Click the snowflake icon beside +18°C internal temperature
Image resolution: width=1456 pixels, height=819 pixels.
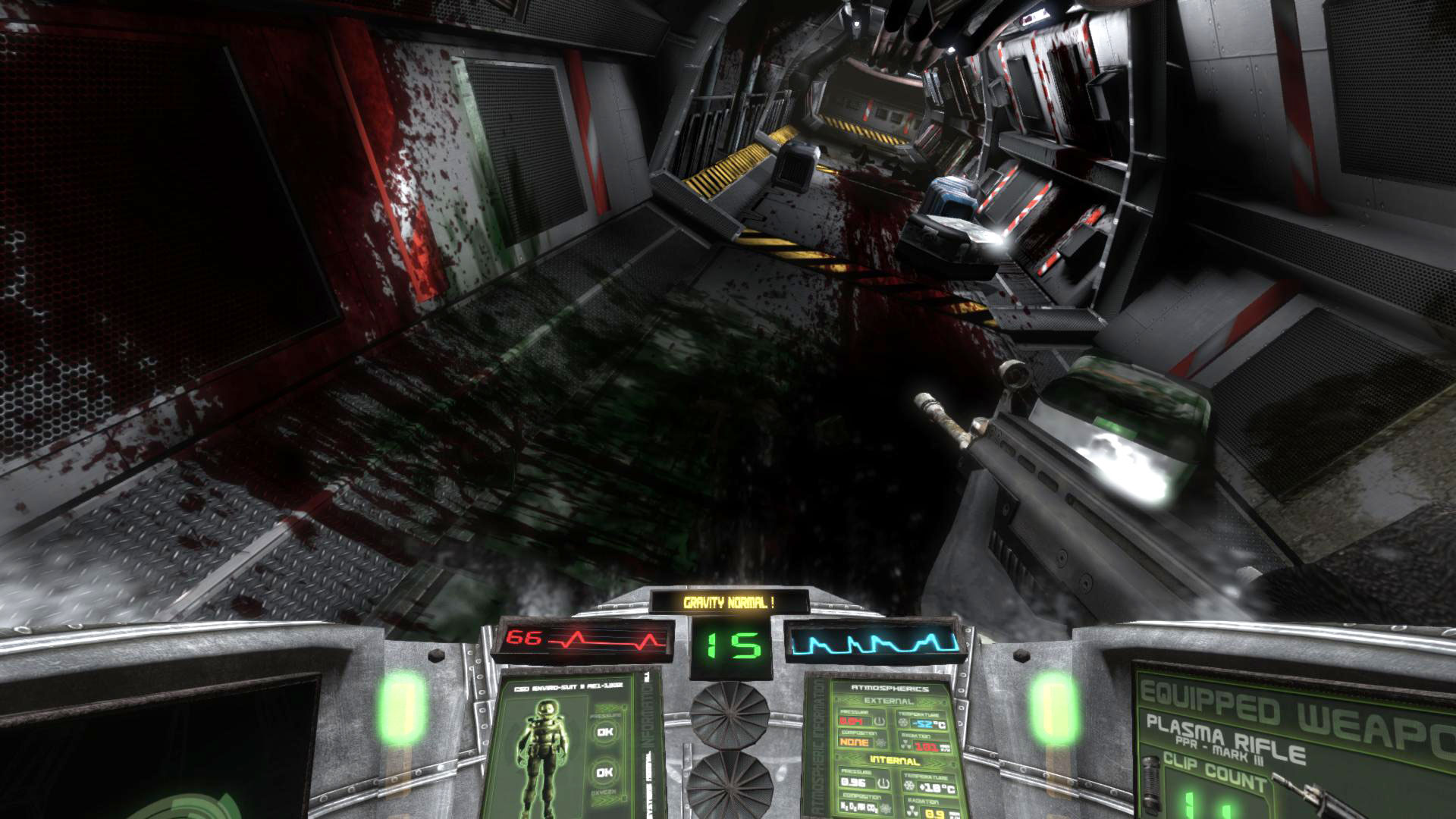(x=908, y=785)
